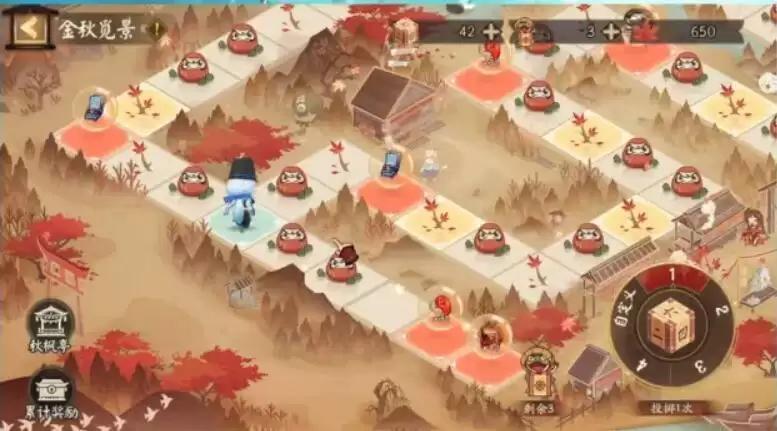
Task: Go back with the arrow button
Action: click(x=30, y=27)
